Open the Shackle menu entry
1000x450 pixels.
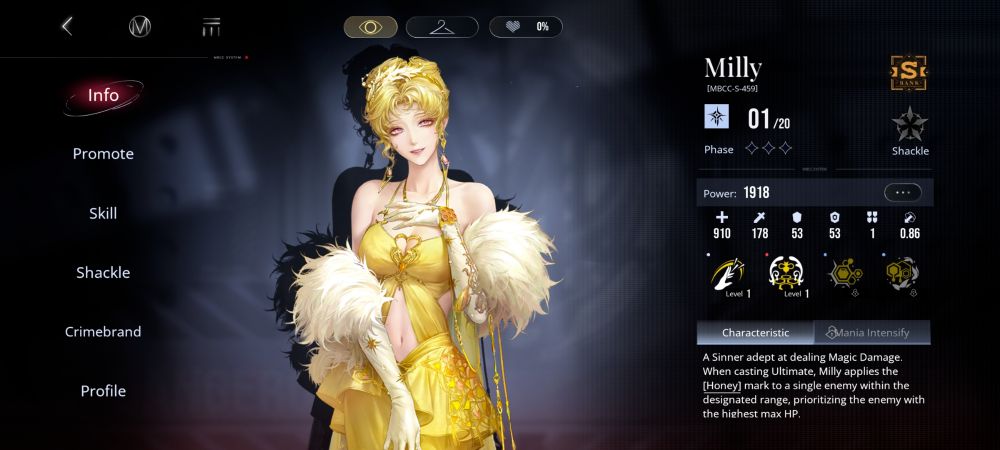click(103, 272)
